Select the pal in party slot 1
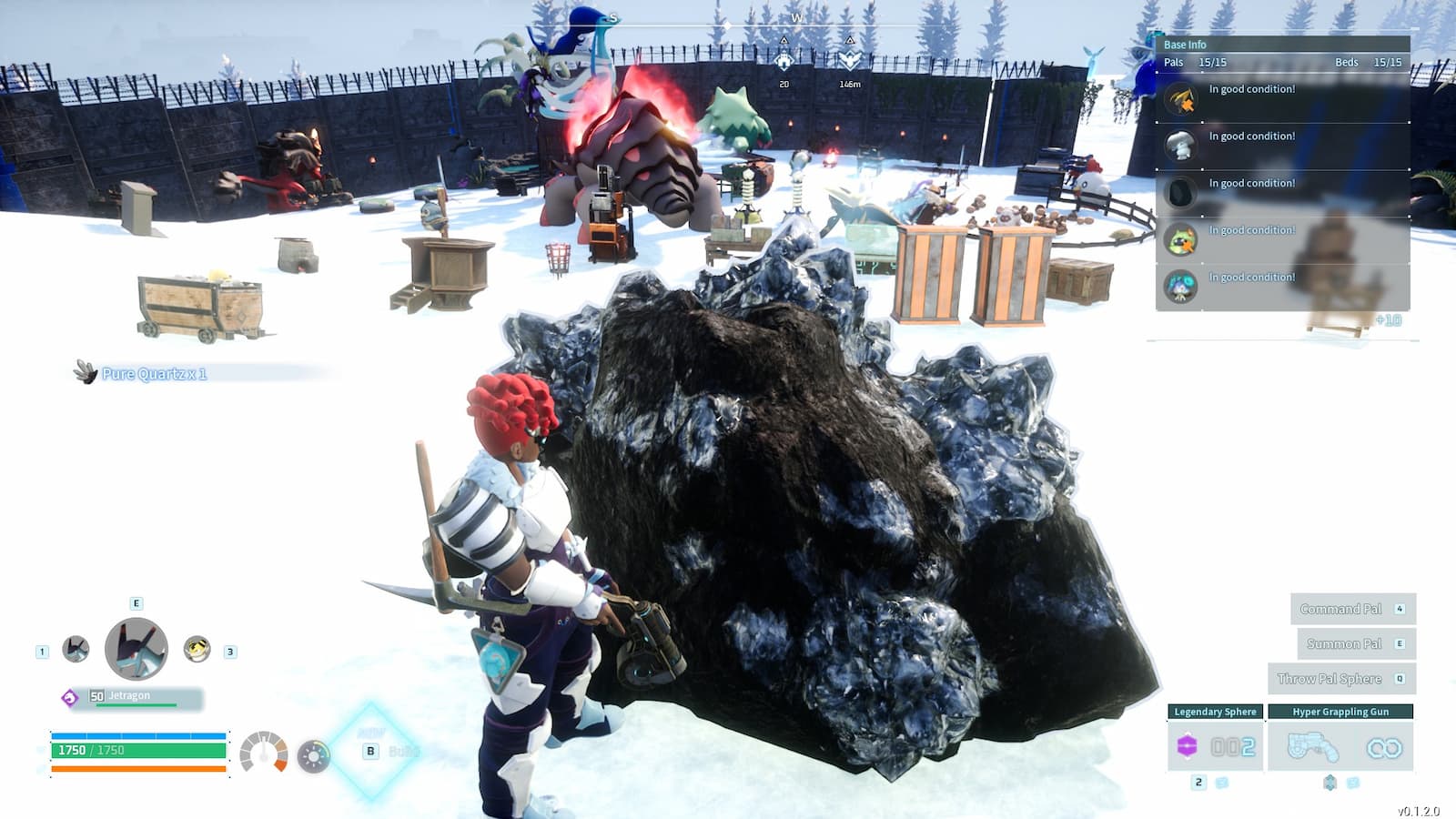Viewport: 1456px width, 819px height. coord(75,649)
